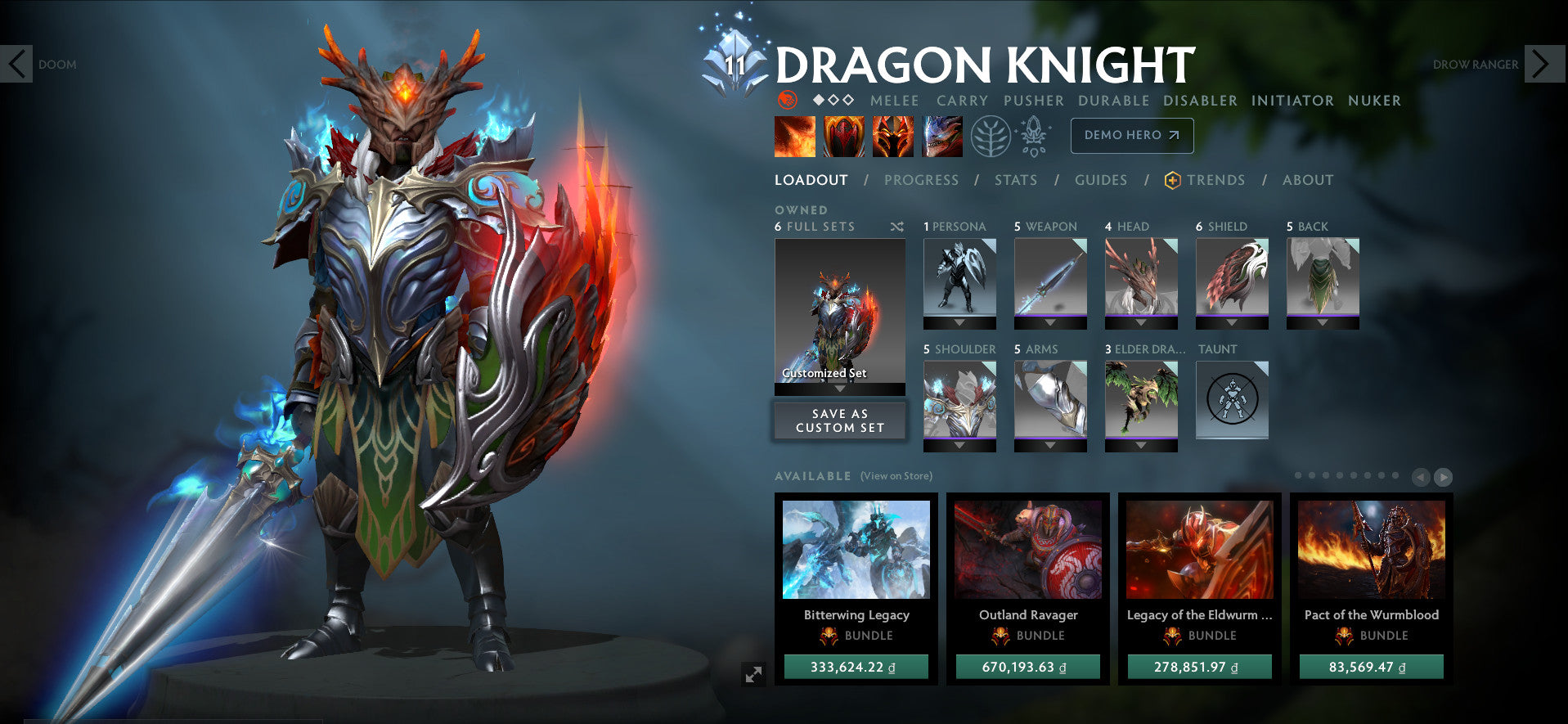This screenshot has height=724, width=1568.
Task: Click the Aghanim's Scepter upgrades icon
Action: [x=1033, y=136]
